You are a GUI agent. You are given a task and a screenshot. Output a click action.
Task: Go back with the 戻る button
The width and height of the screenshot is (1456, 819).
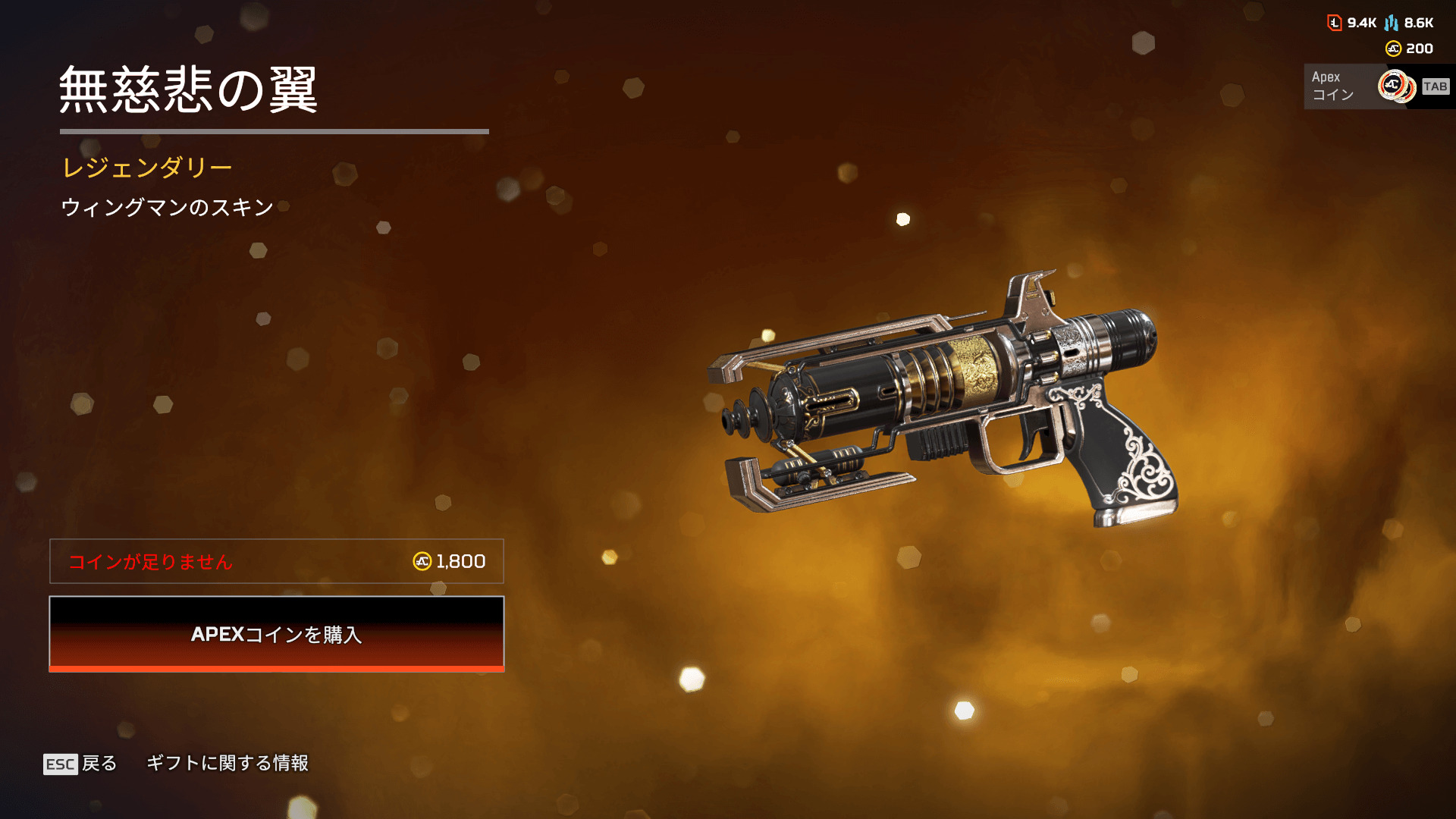(81, 763)
